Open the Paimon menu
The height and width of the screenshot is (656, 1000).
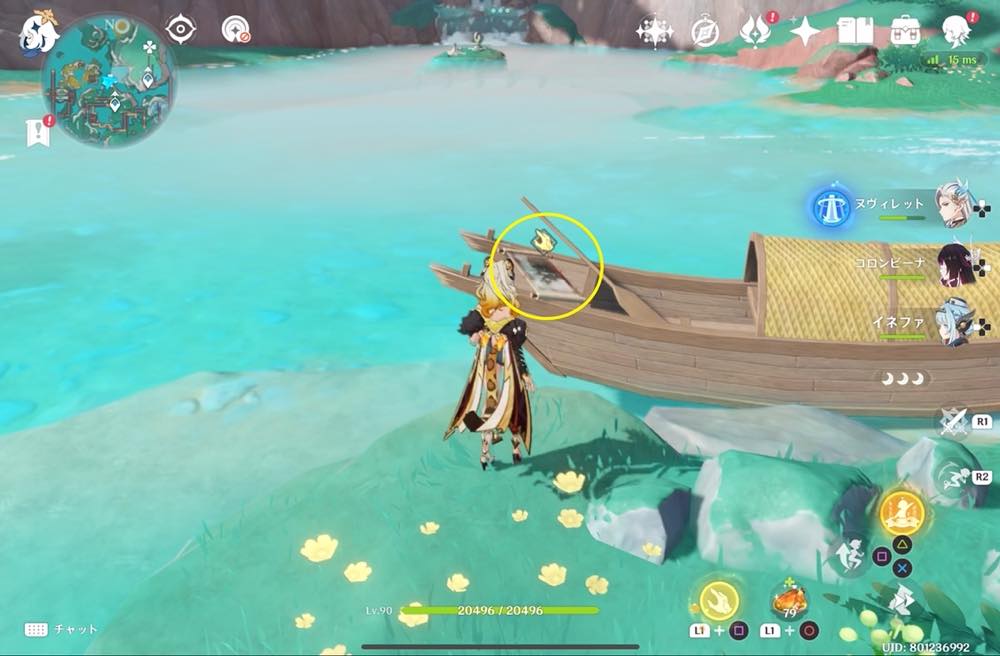(x=40, y=31)
